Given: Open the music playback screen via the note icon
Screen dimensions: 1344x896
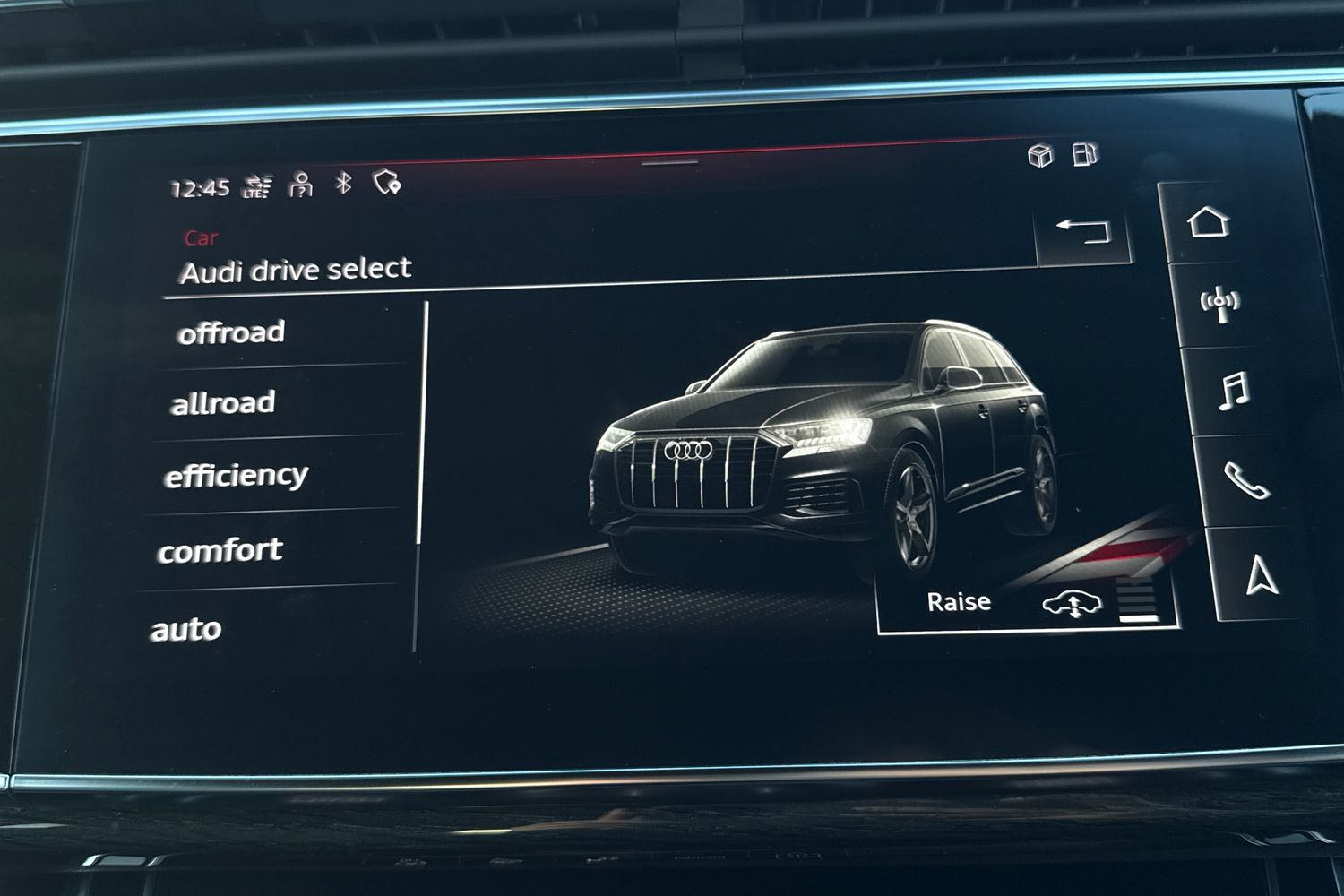Looking at the screenshot, I should [x=1233, y=391].
